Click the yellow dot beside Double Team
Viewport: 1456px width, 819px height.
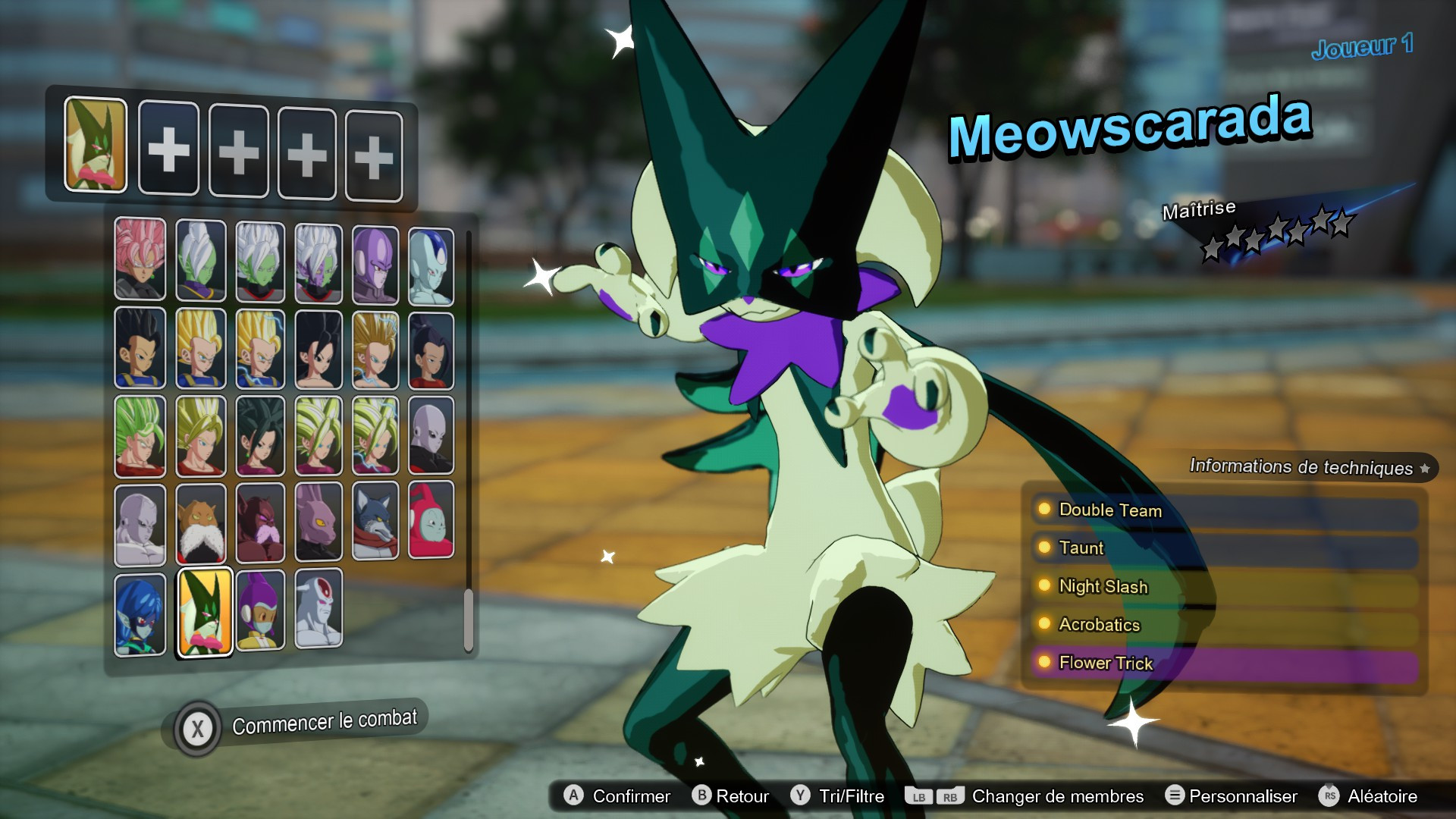pyautogui.click(x=1043, y=510)
